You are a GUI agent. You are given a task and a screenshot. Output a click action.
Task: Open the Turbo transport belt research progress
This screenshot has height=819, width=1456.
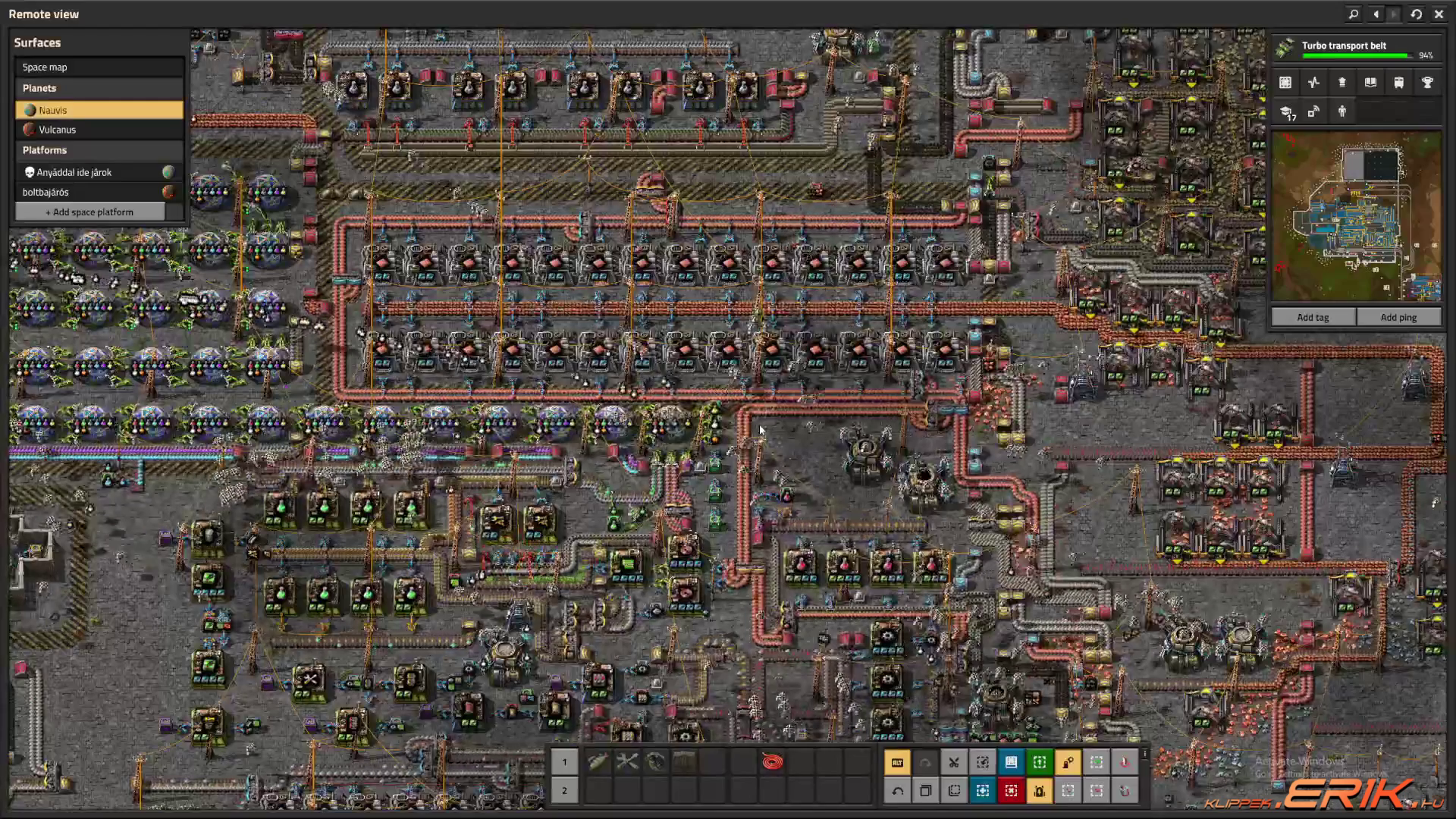(x=1356, y=49)
